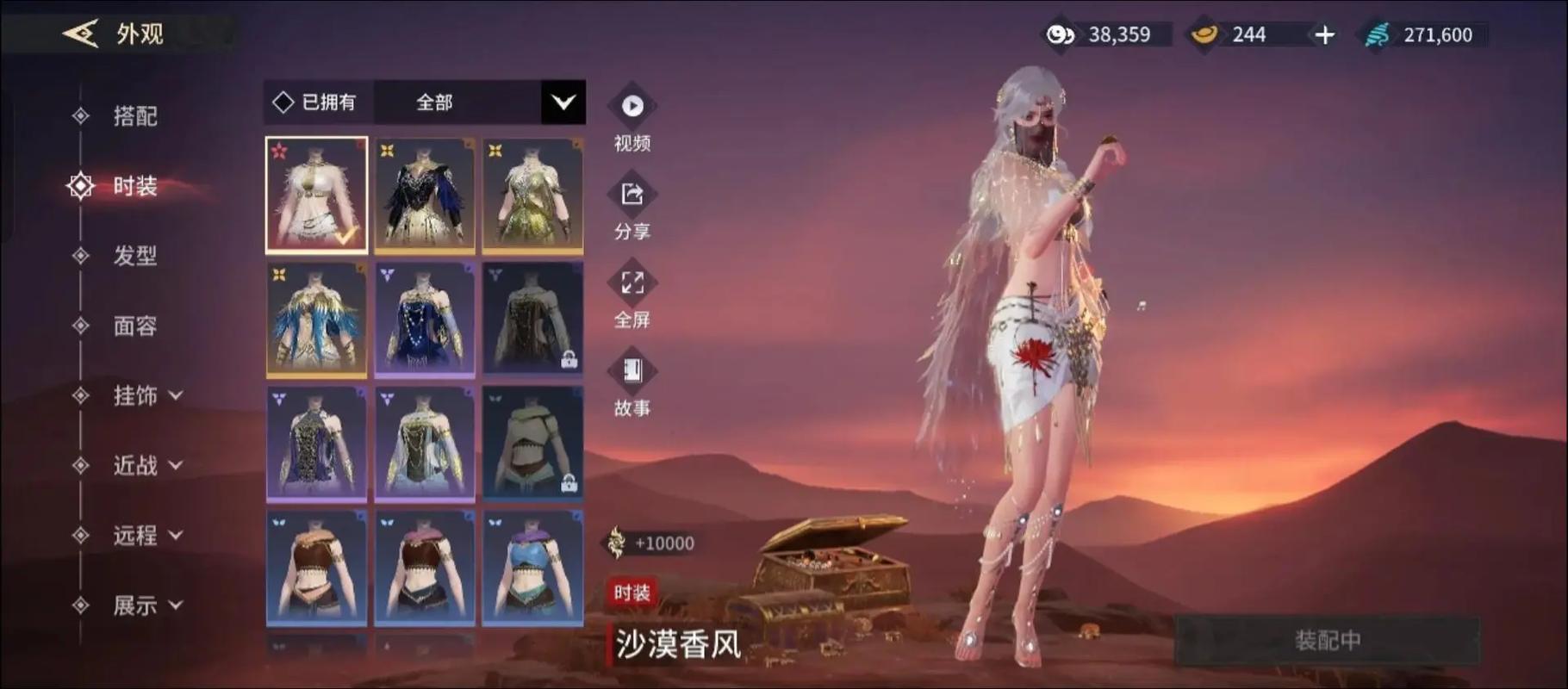Go back using the 外观 arrow
Viewport: 1568px width, 689px height.
pos(80,34)
